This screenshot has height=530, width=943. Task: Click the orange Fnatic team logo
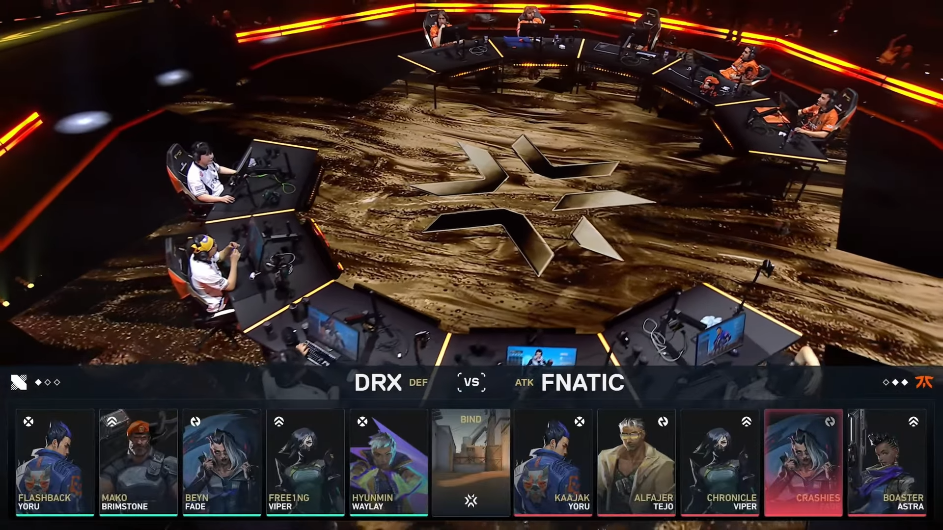(924, 382)
